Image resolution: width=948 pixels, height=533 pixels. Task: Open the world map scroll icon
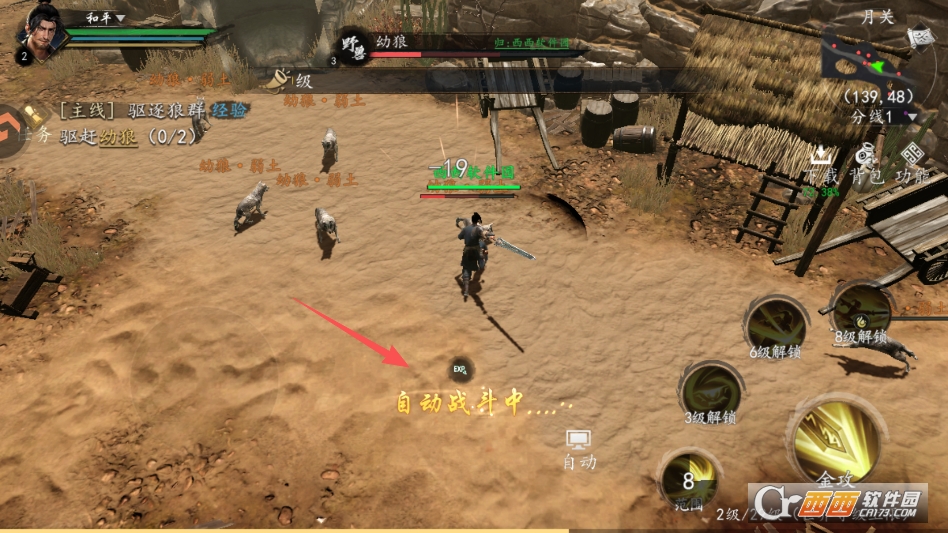[x=919, y=38]
